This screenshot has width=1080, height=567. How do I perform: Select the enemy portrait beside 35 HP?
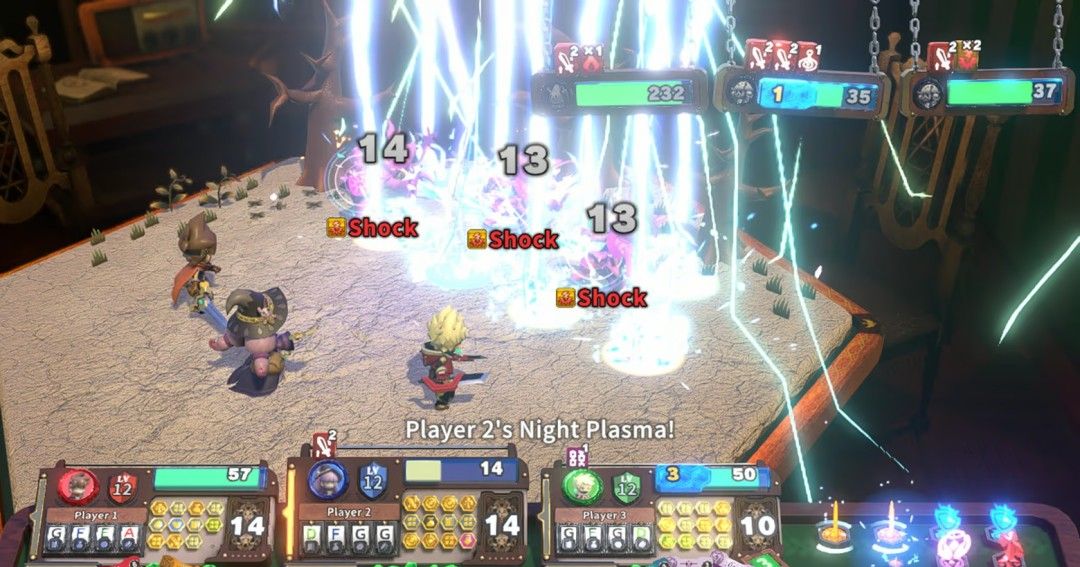pyautogui.click(x=742, y=95)
